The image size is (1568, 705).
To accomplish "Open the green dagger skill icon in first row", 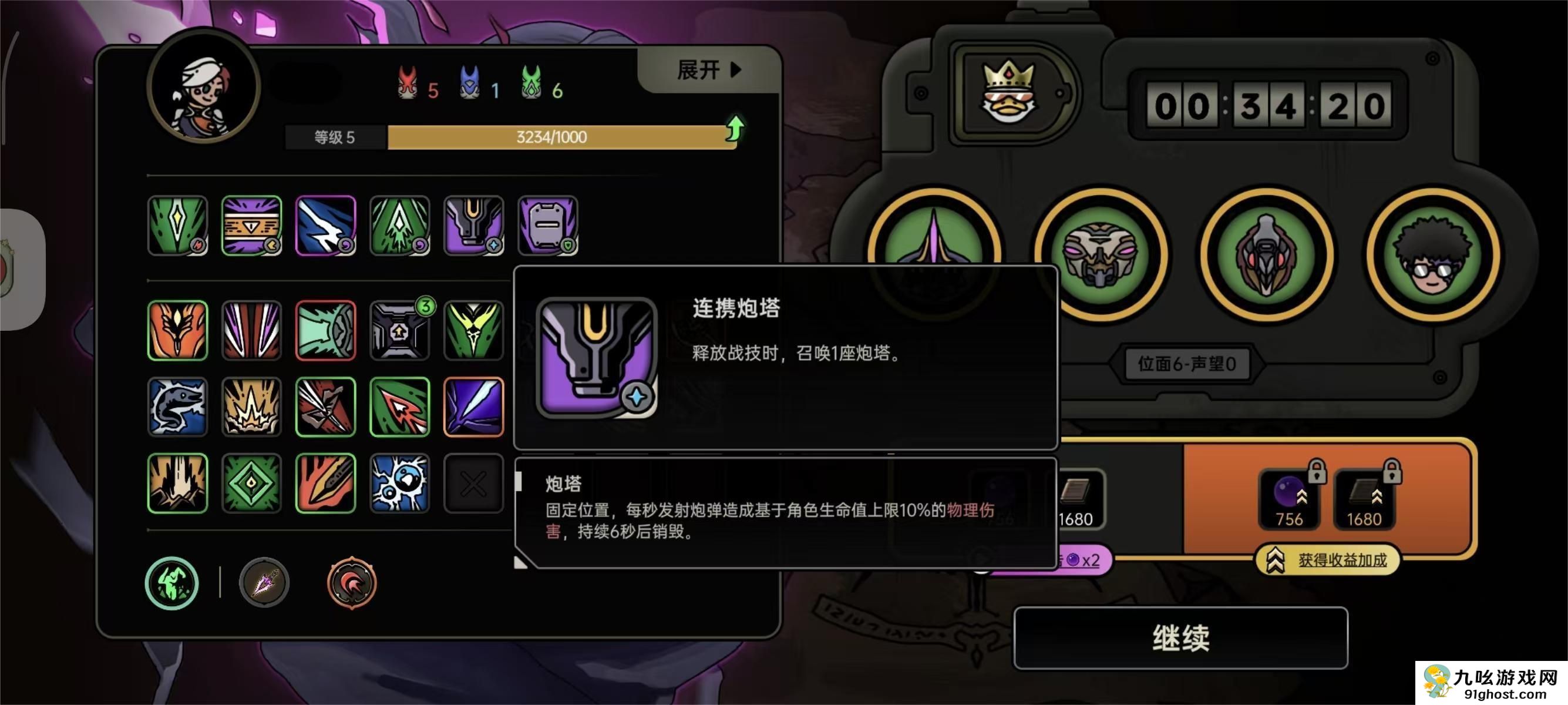I will (177, 225).
